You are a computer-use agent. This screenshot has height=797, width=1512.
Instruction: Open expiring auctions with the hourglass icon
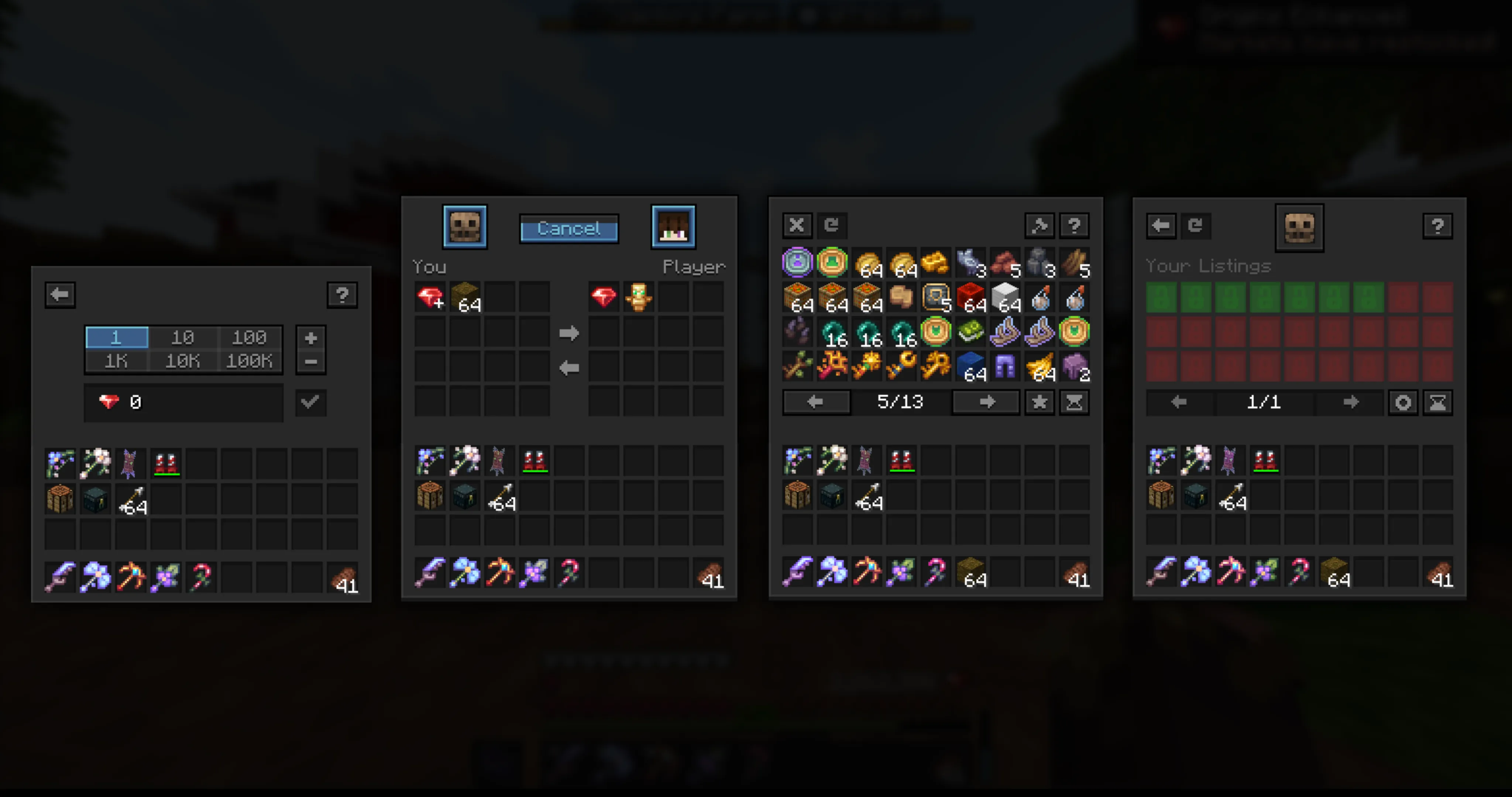[x=1074, y=402]
